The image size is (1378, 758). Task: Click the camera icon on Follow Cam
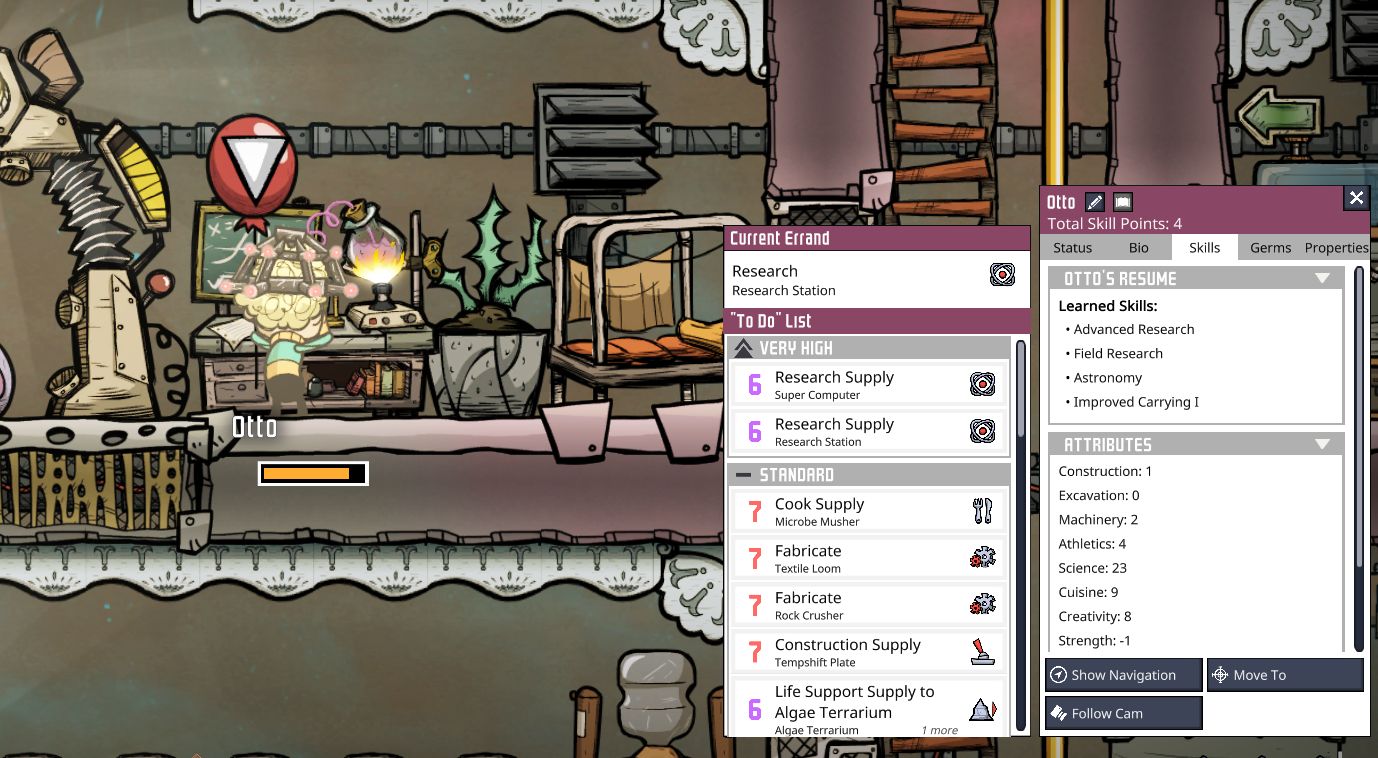tap(1059, 713)
